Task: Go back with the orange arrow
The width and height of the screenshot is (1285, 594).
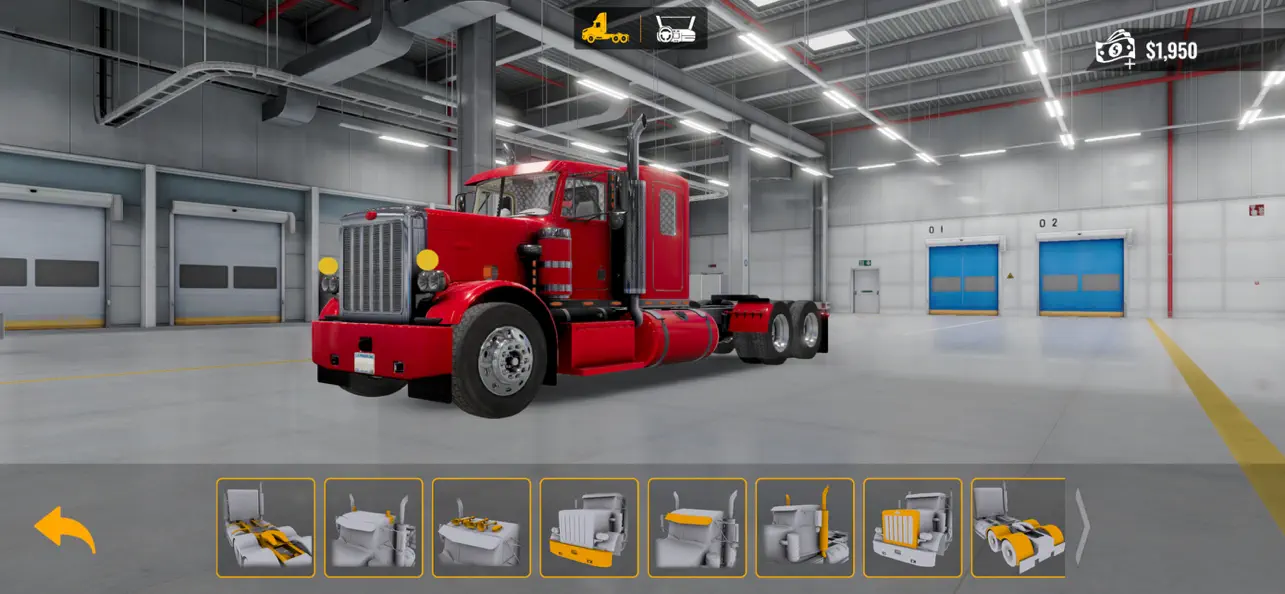Action: pos(65,529)
